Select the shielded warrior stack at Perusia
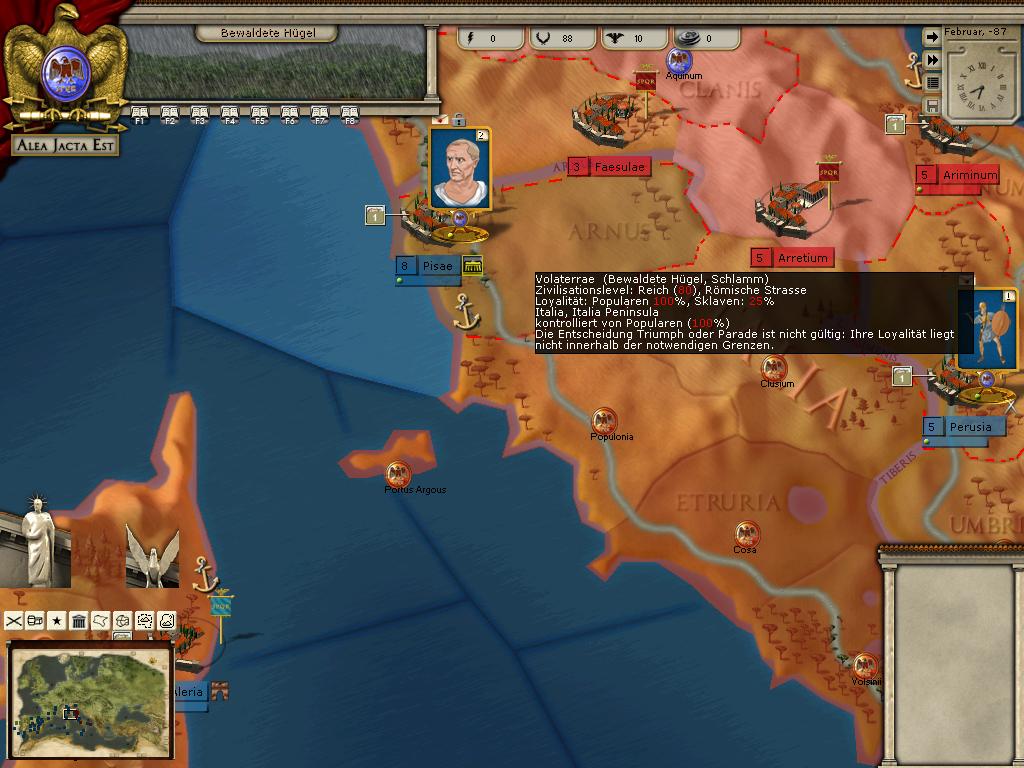 tap(986, 330)
